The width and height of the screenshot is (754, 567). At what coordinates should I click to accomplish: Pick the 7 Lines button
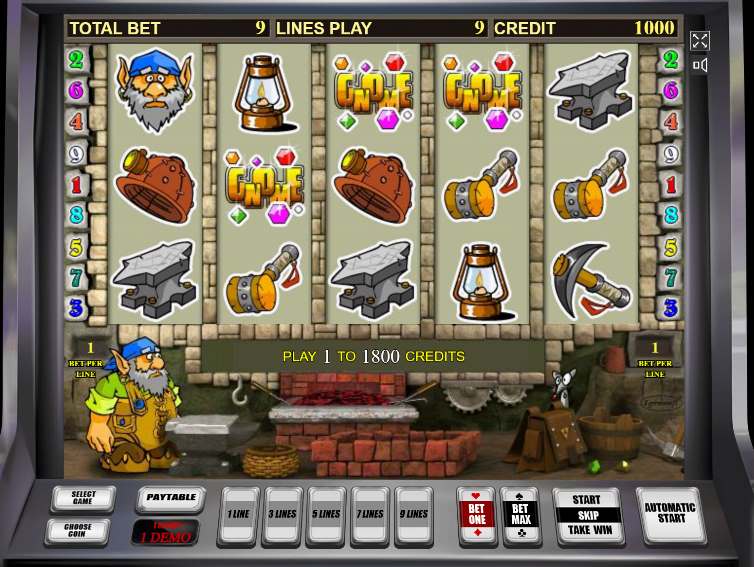[x=370, y=515]
